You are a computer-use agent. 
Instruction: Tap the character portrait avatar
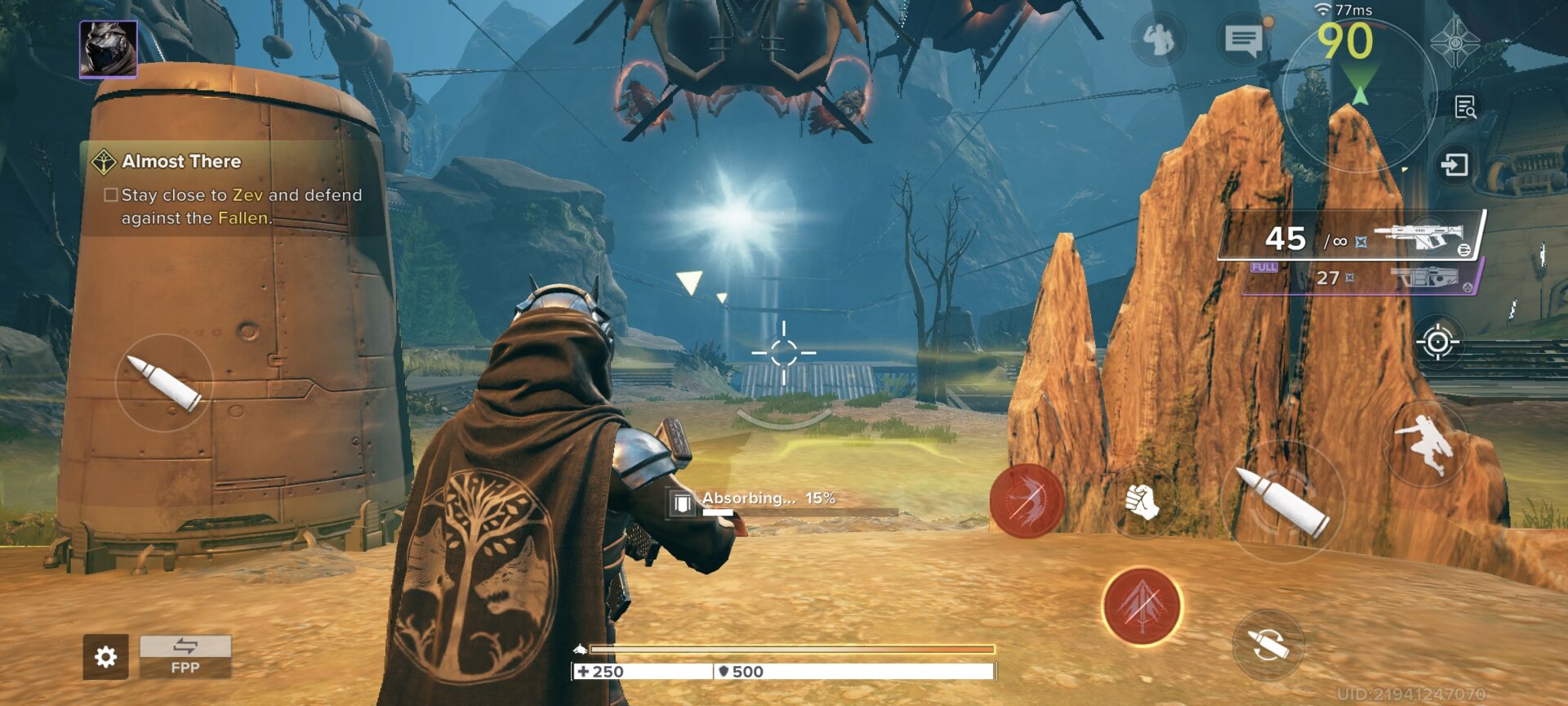click(x=109, y=49)
